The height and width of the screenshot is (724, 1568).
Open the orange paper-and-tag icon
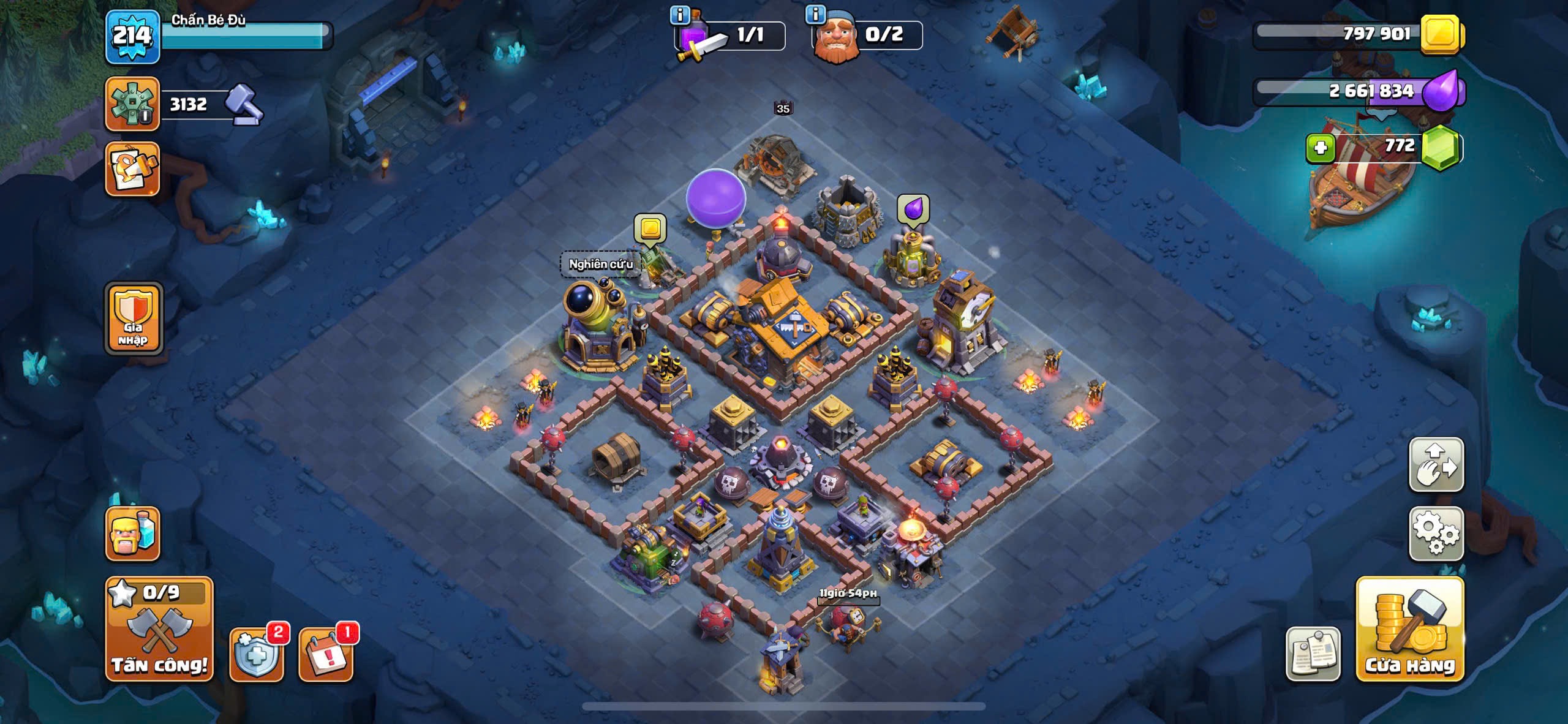coord(132,169)
